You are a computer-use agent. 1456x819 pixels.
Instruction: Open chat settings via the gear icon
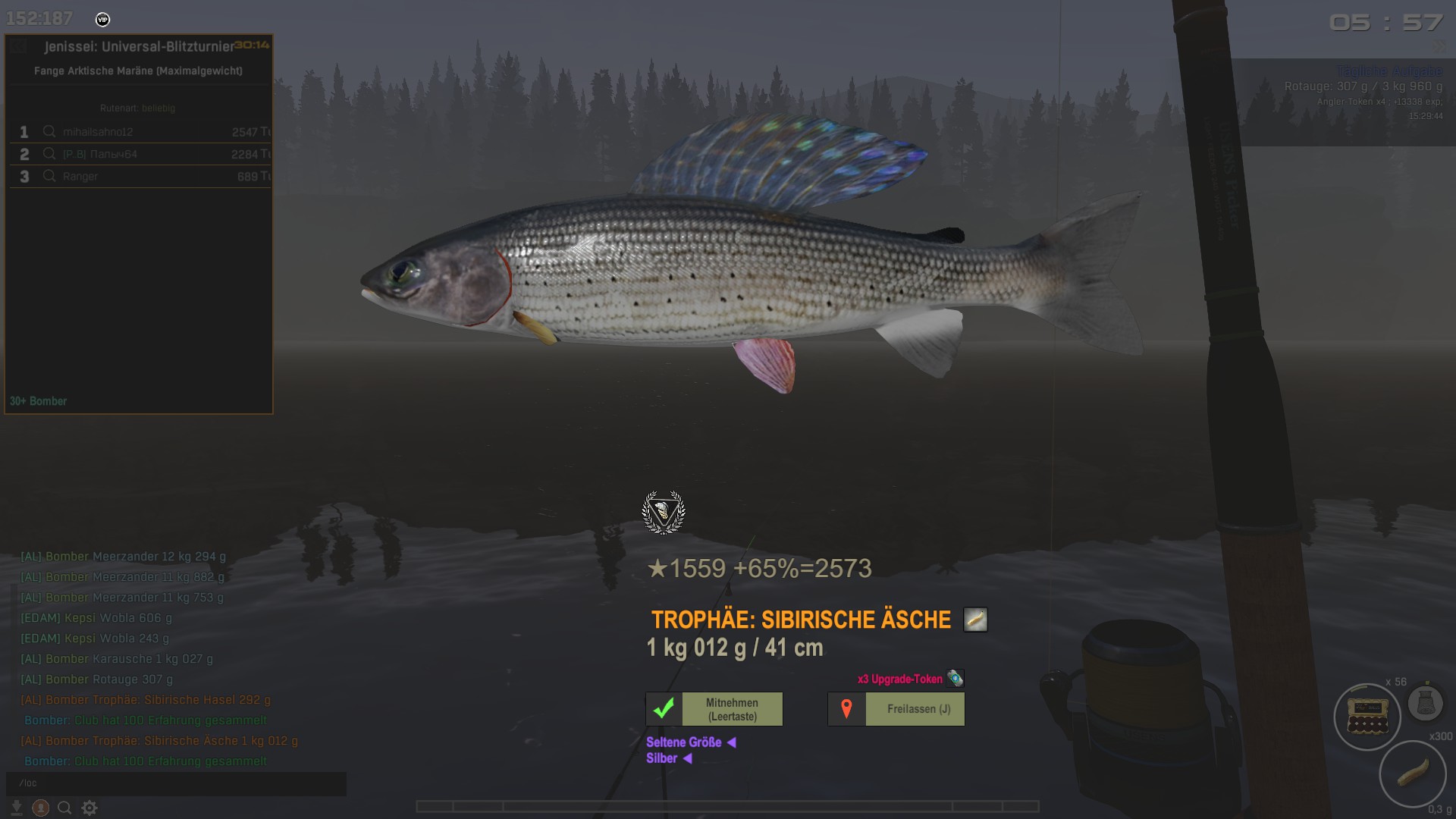coord(89,808)
